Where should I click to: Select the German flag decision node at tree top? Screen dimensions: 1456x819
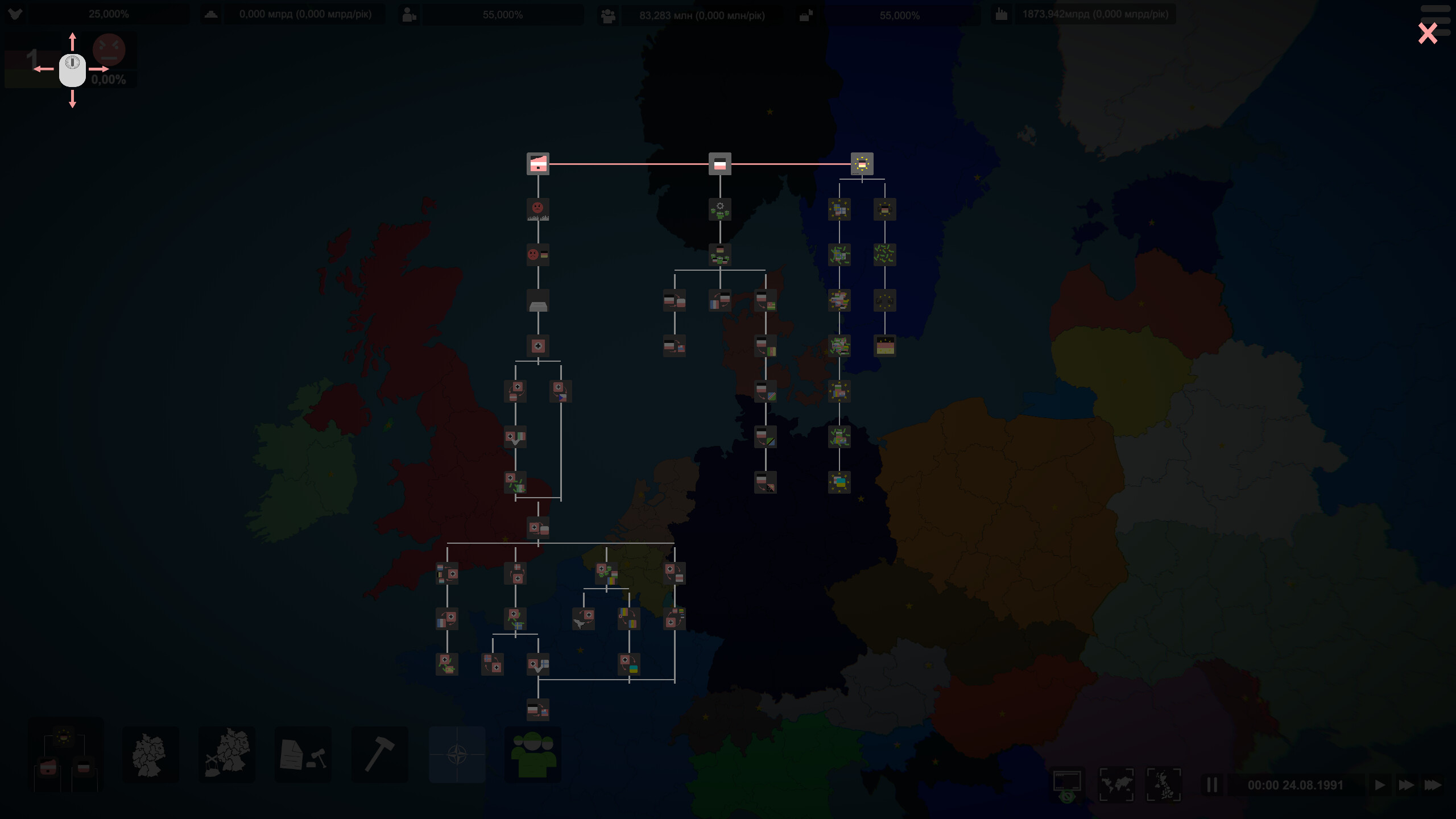(x=721, y=165)
